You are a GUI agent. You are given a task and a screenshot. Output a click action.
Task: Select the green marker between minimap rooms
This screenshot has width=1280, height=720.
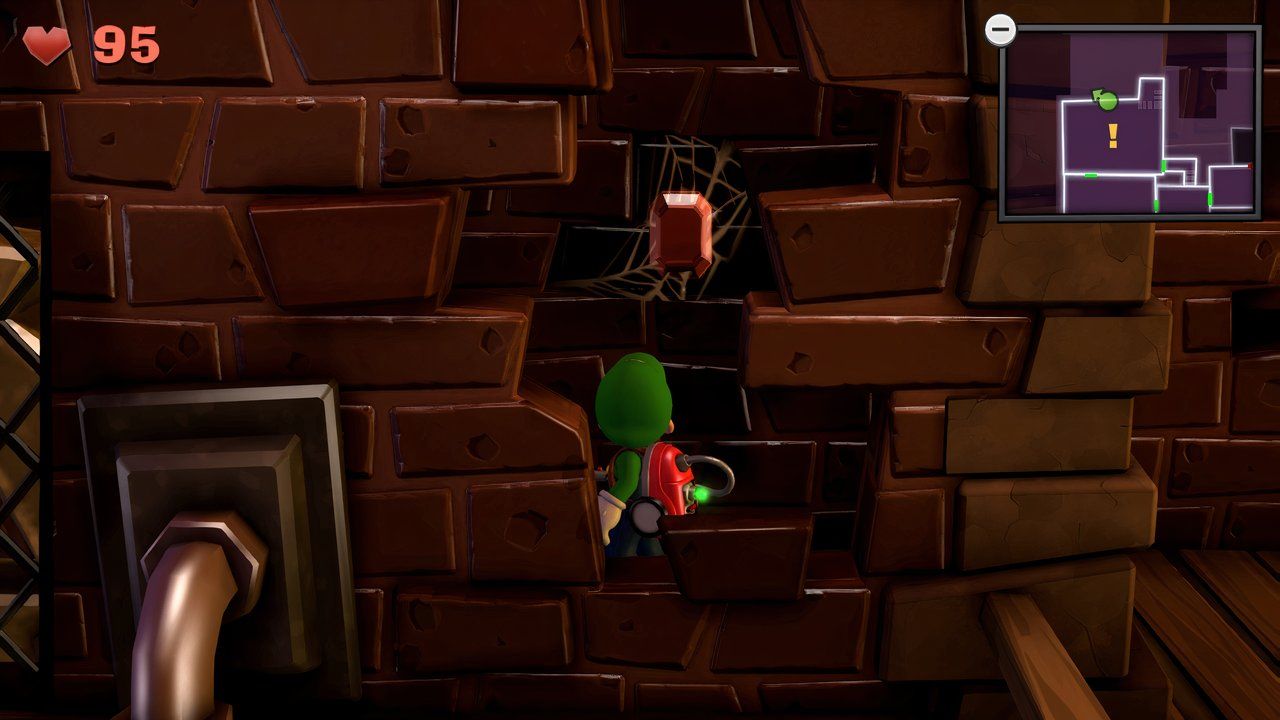click(1164, 166)
